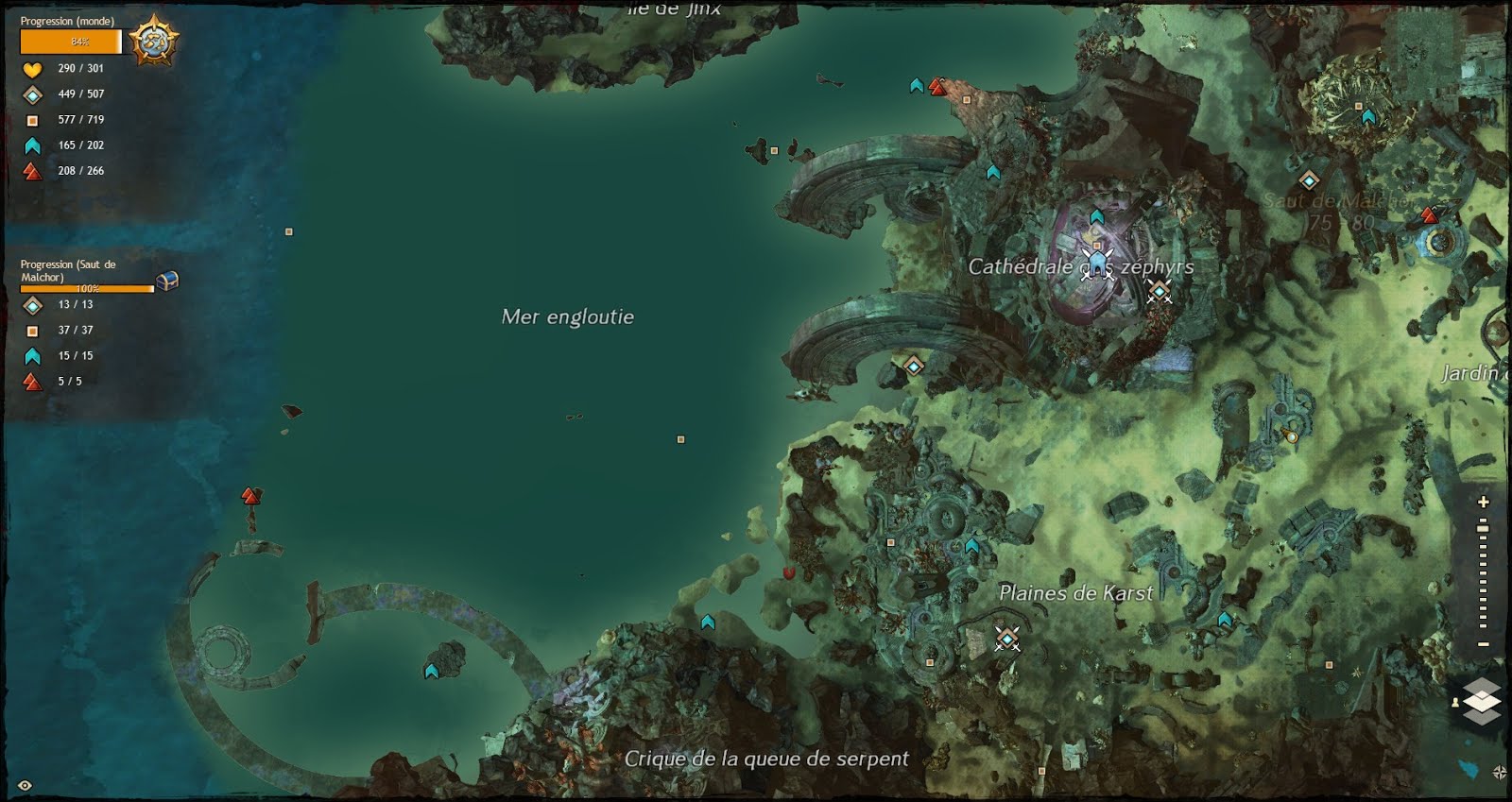Click the player character indicator near the layers icon

pyautogui.click(x=1456, y=705)
